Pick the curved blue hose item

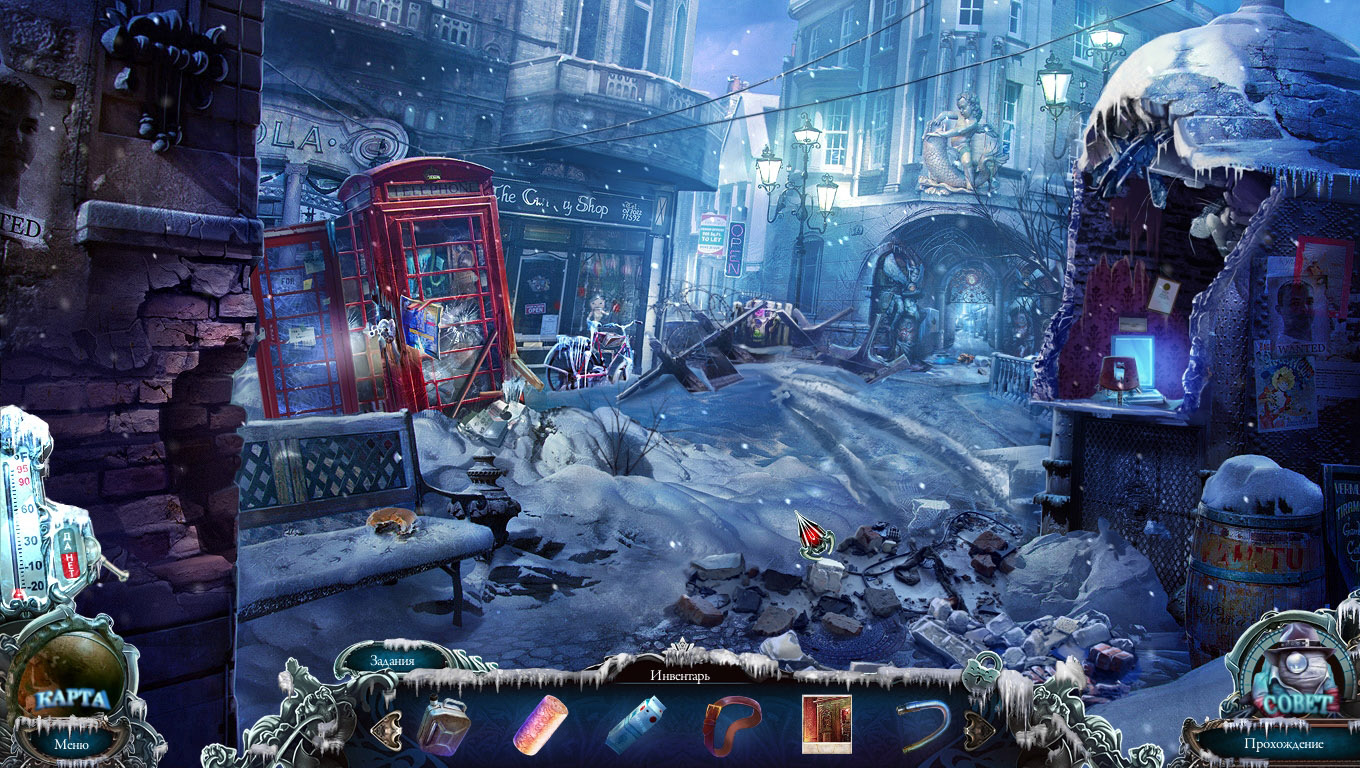point(923,722)
